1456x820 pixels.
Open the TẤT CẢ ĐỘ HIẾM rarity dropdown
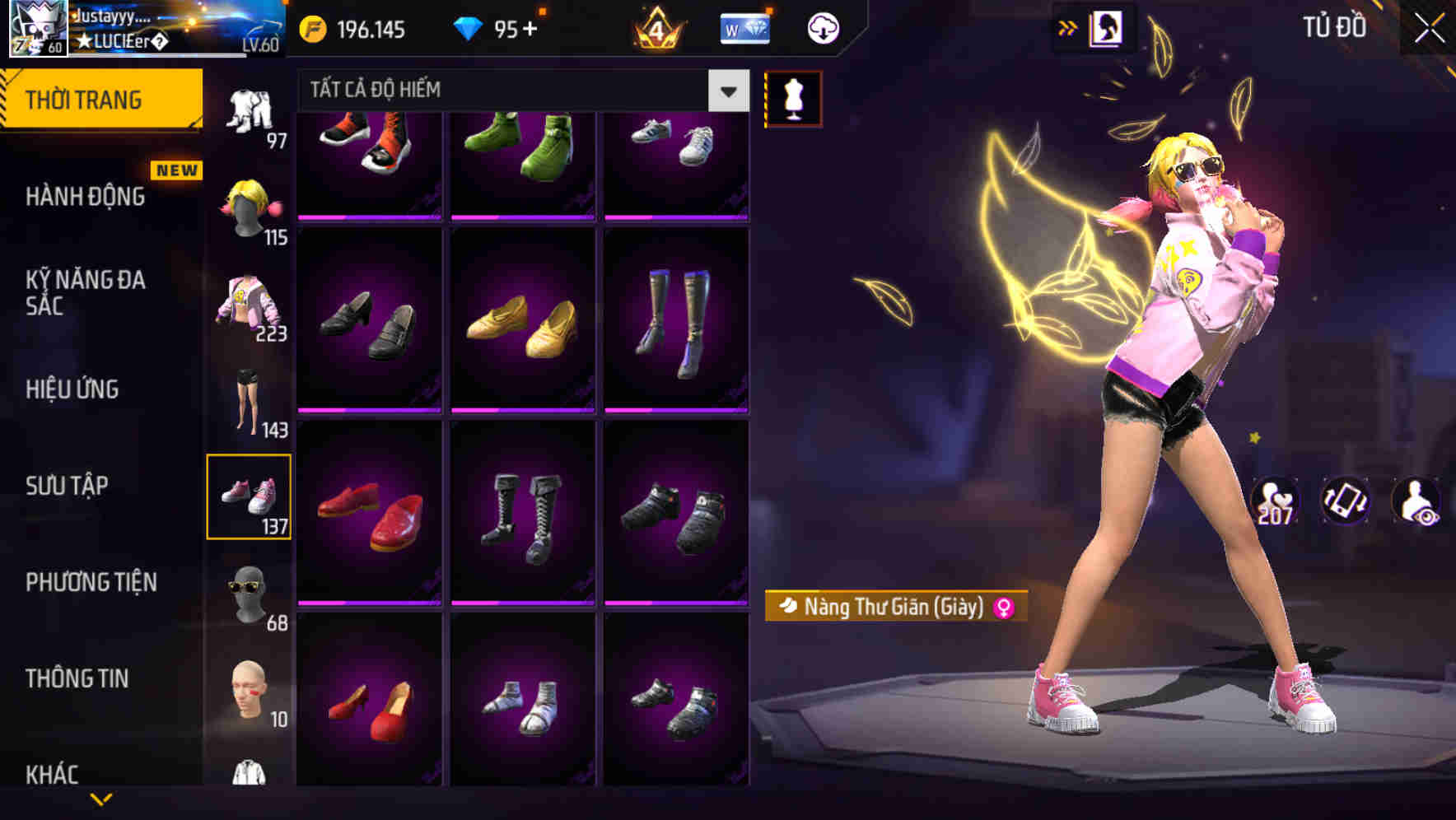[x=511, y=91]
